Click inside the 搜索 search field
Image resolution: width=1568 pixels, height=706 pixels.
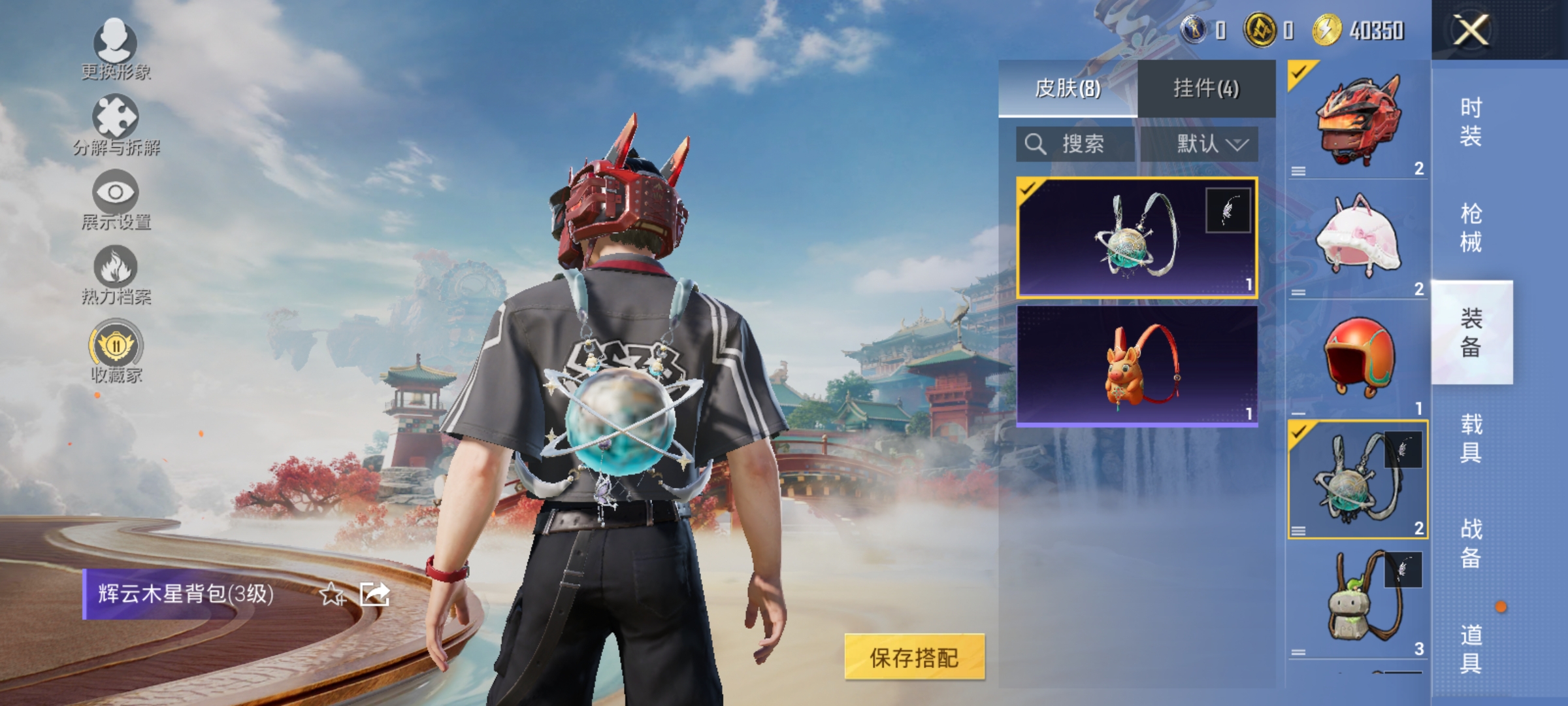(x=1085, y=144)
